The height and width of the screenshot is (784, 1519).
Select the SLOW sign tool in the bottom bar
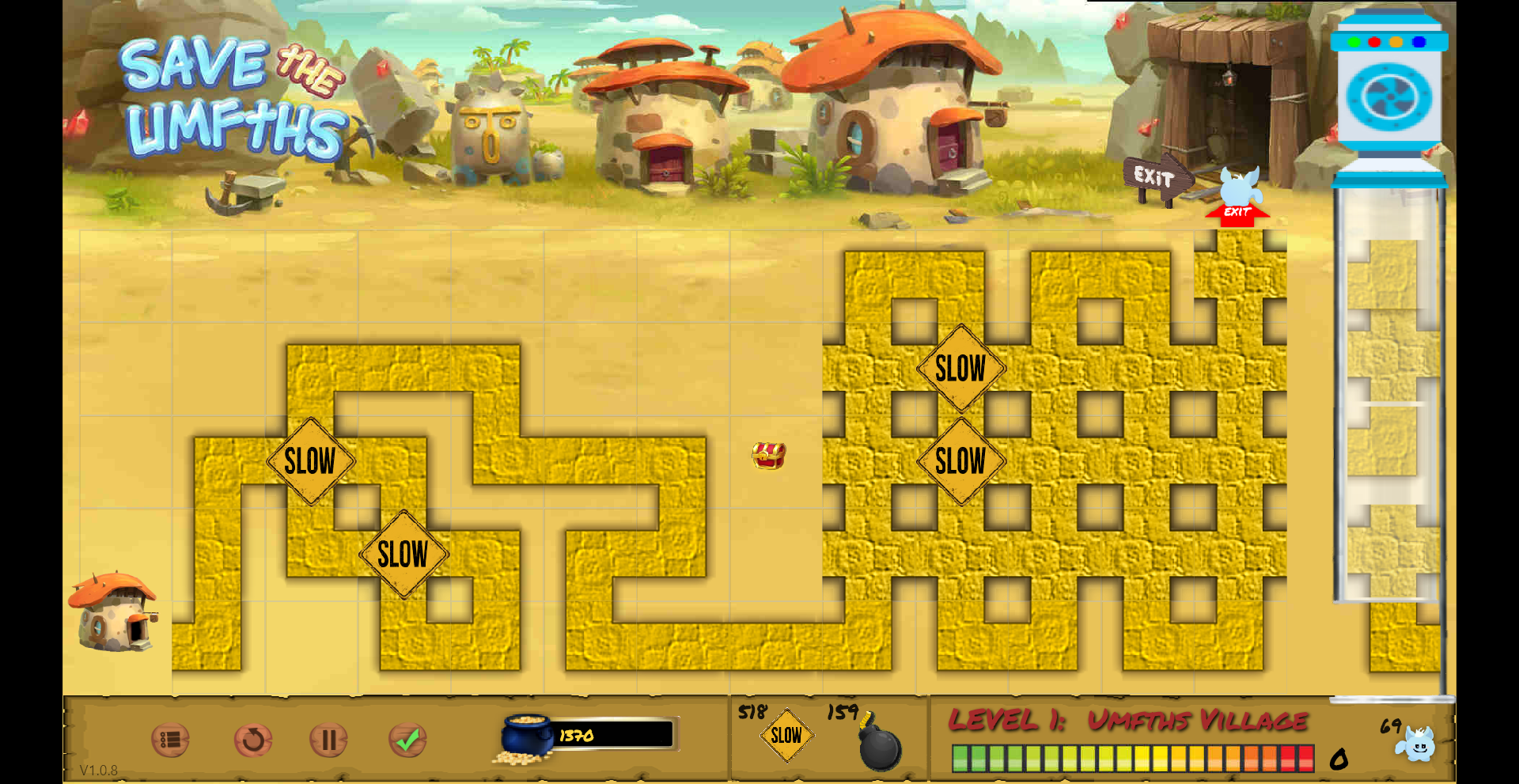pos(786,736)
